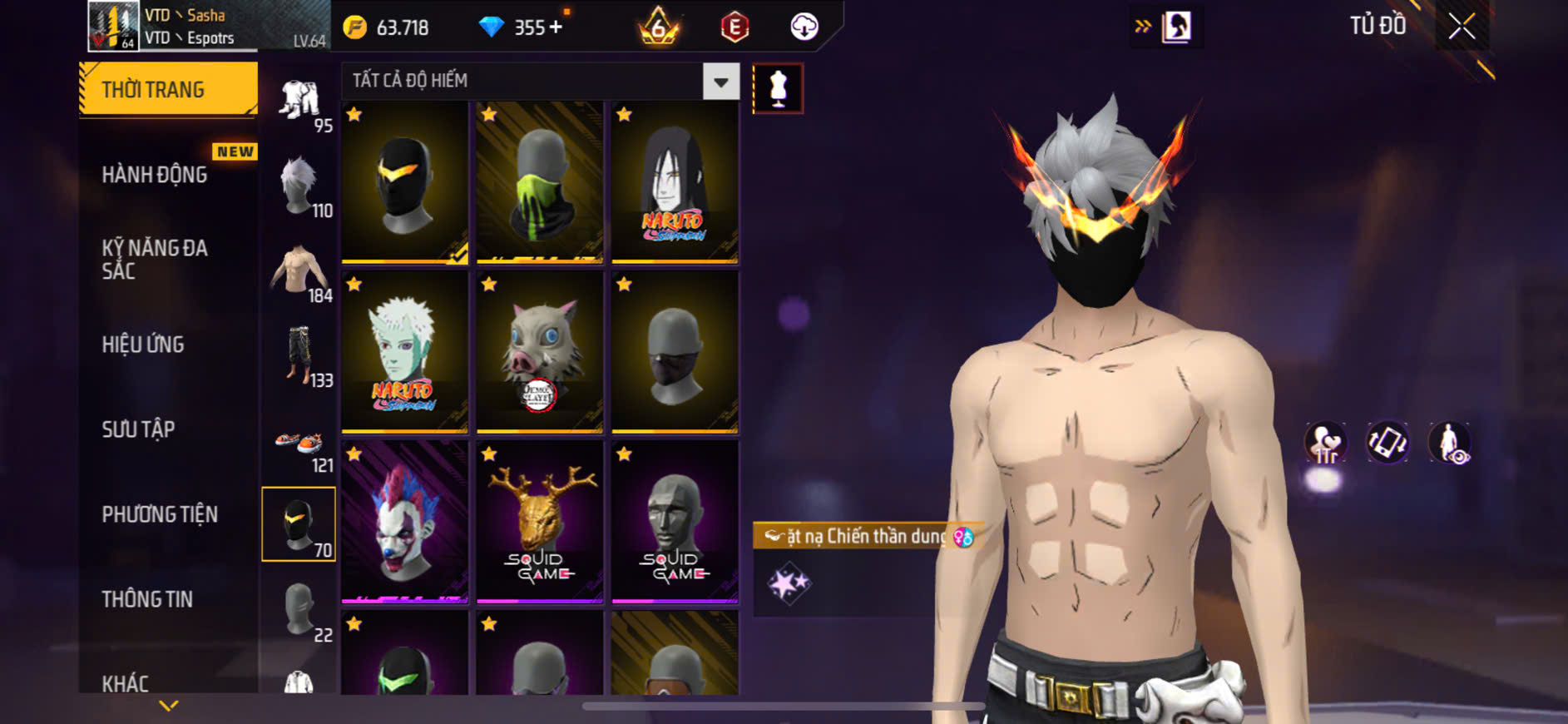This screenshot has height=724, width=1568.
Task: Open the cloud download icon
Action: point(804,27)
